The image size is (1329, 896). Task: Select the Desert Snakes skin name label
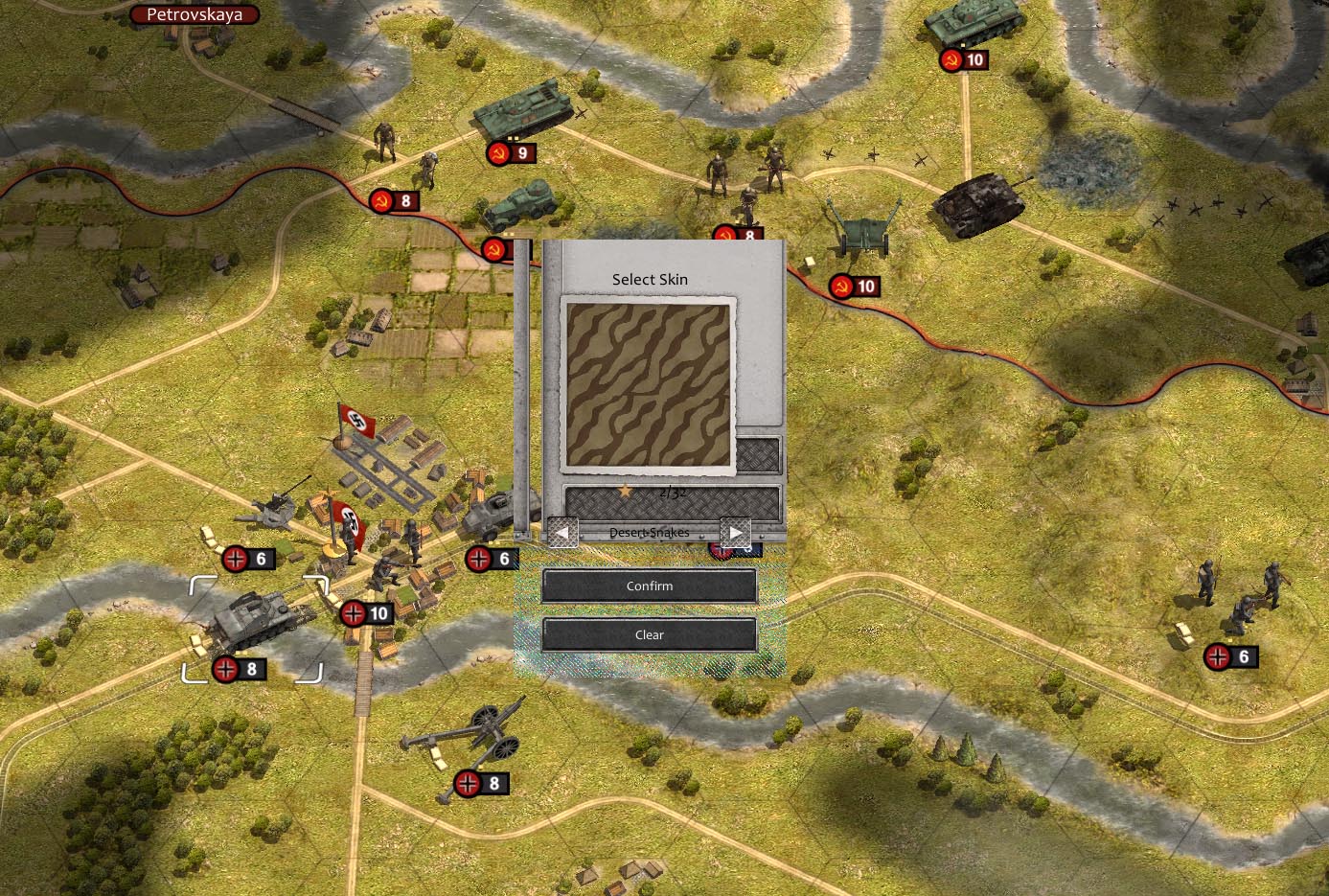point(649,533)
